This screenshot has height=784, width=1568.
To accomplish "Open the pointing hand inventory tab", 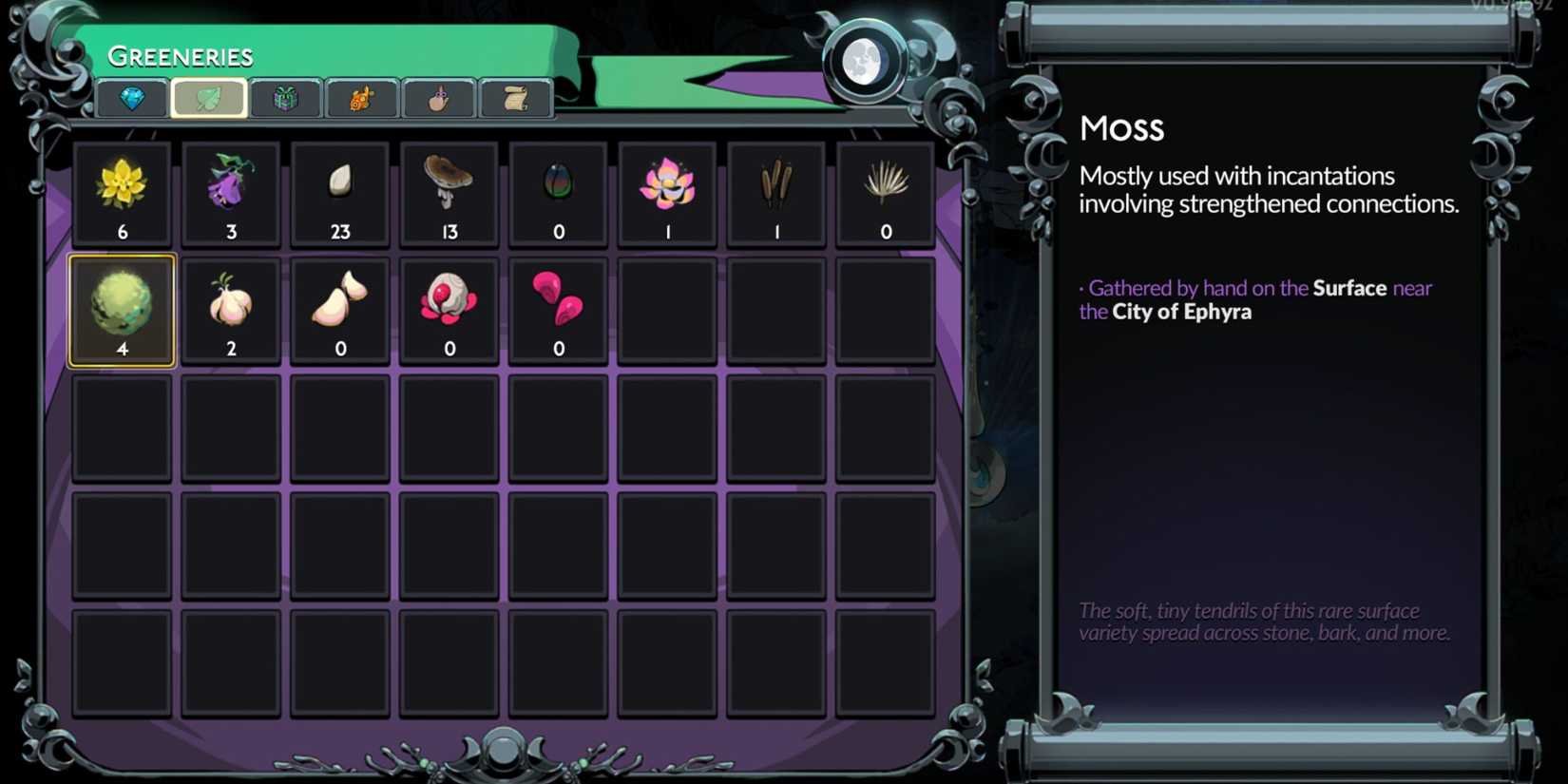I will (437, 98).
